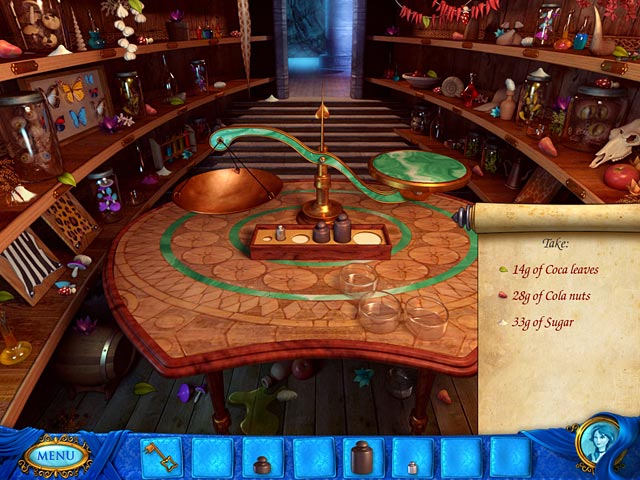This screenshot has height=480, width=640.
Task: Pick the small dark weight from inventory
Action: click(x=262, y=463)
